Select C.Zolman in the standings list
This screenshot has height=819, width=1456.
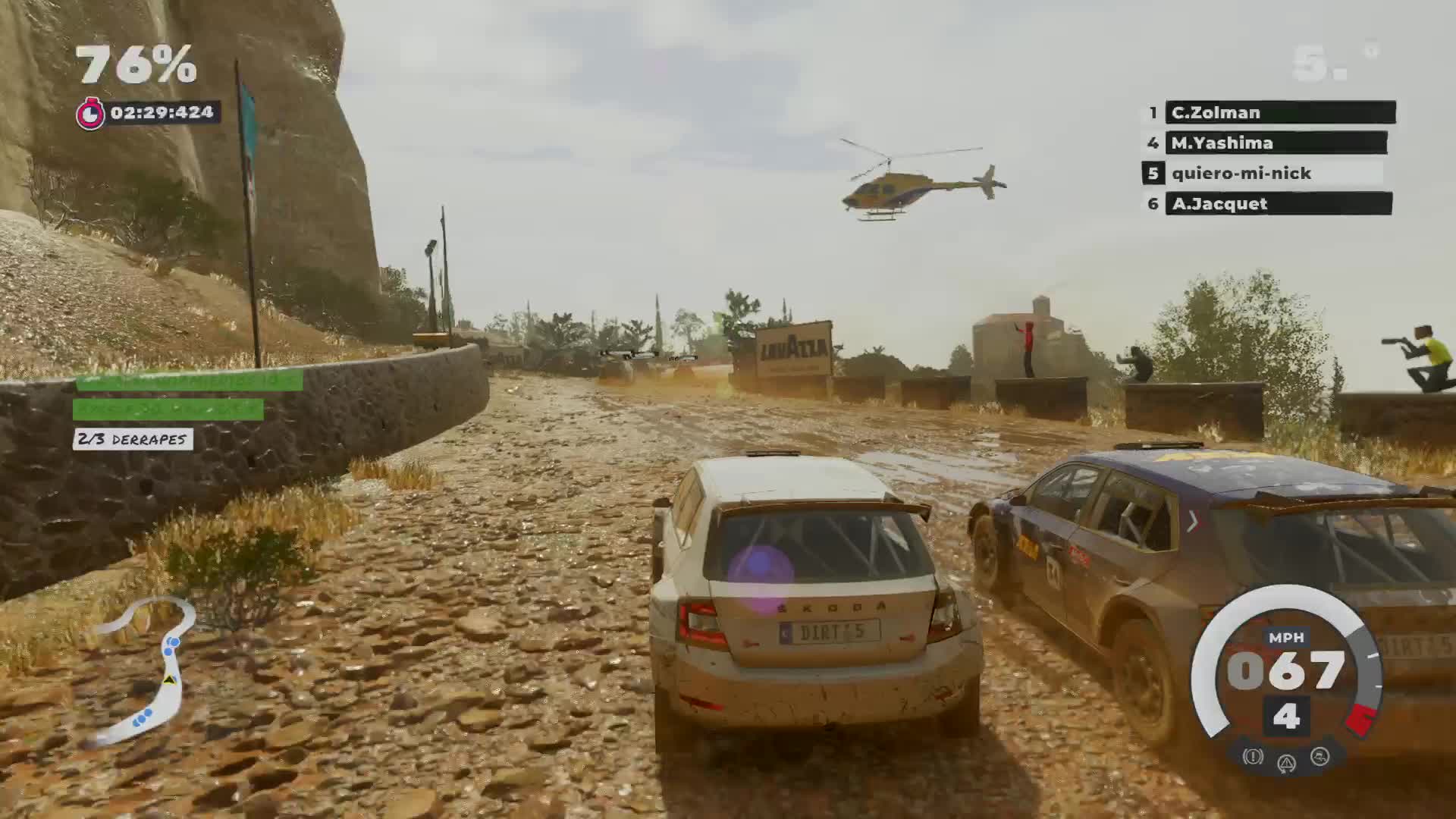click(x=1279, y=112)
